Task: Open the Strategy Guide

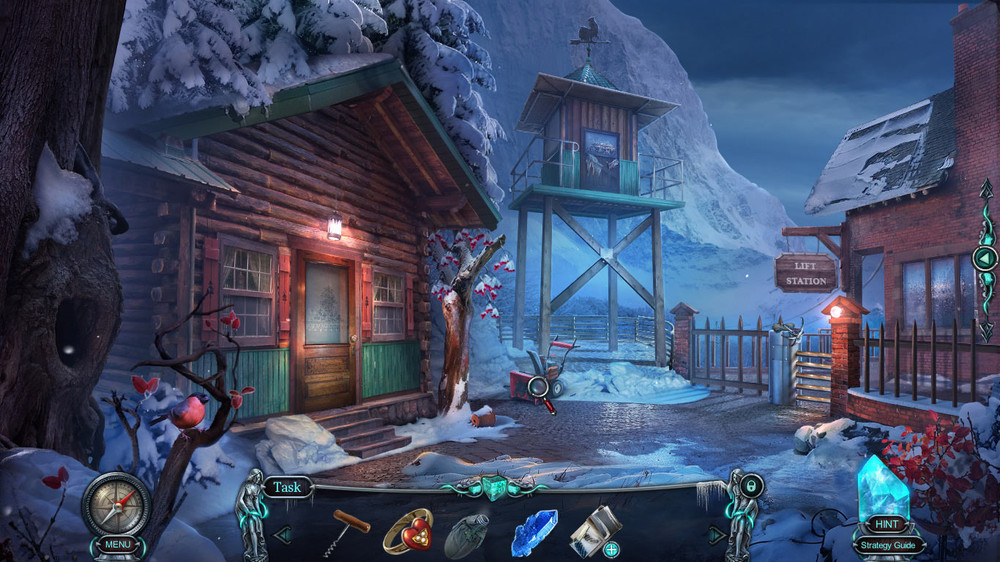Action: [x=888, y=546]
